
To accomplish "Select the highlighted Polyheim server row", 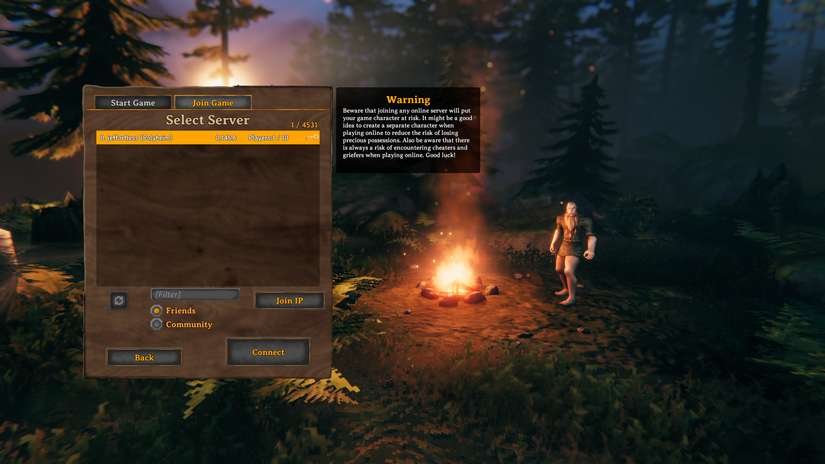I will click(207, 137).
